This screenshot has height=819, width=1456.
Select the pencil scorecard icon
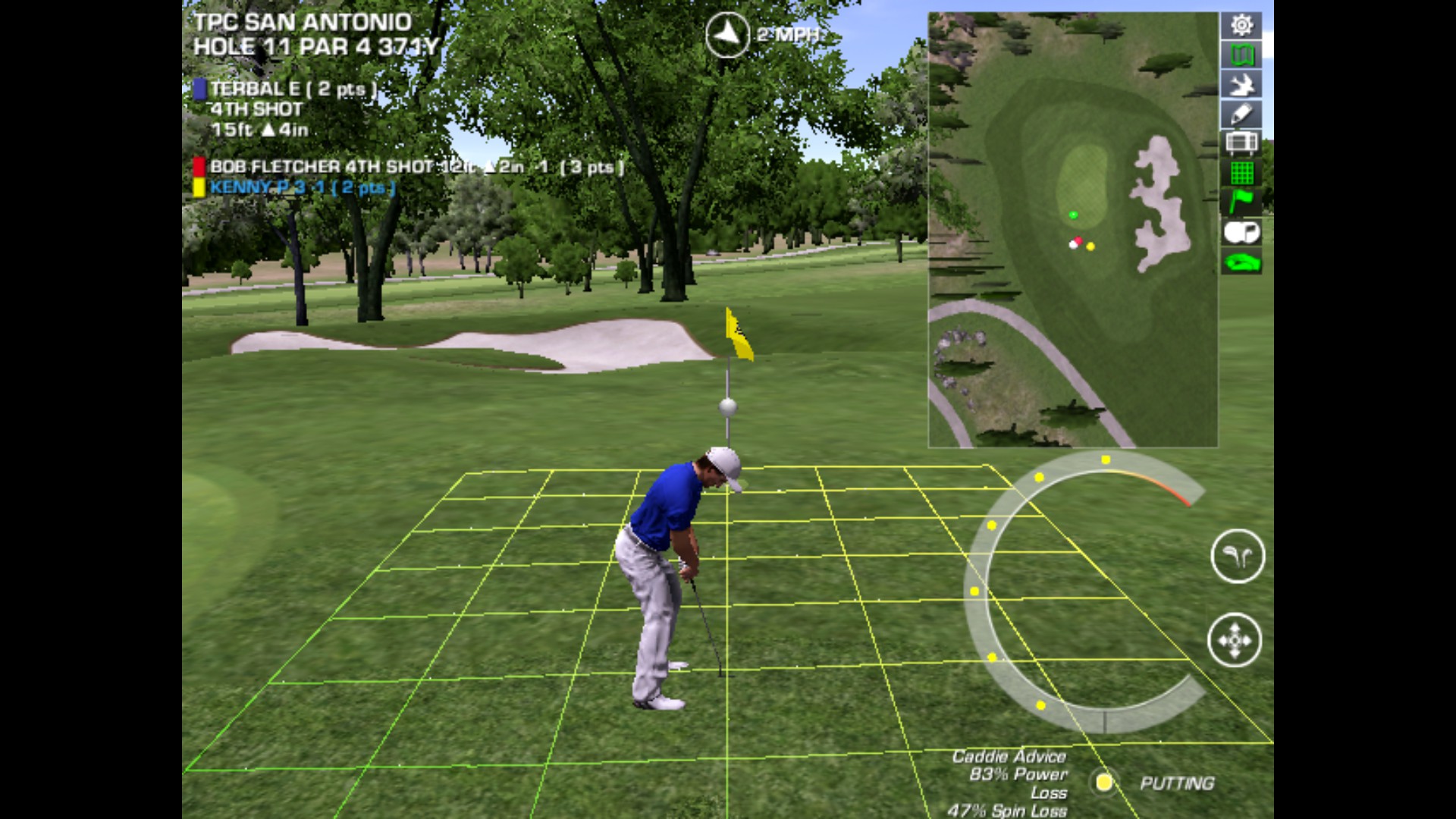1241,115
